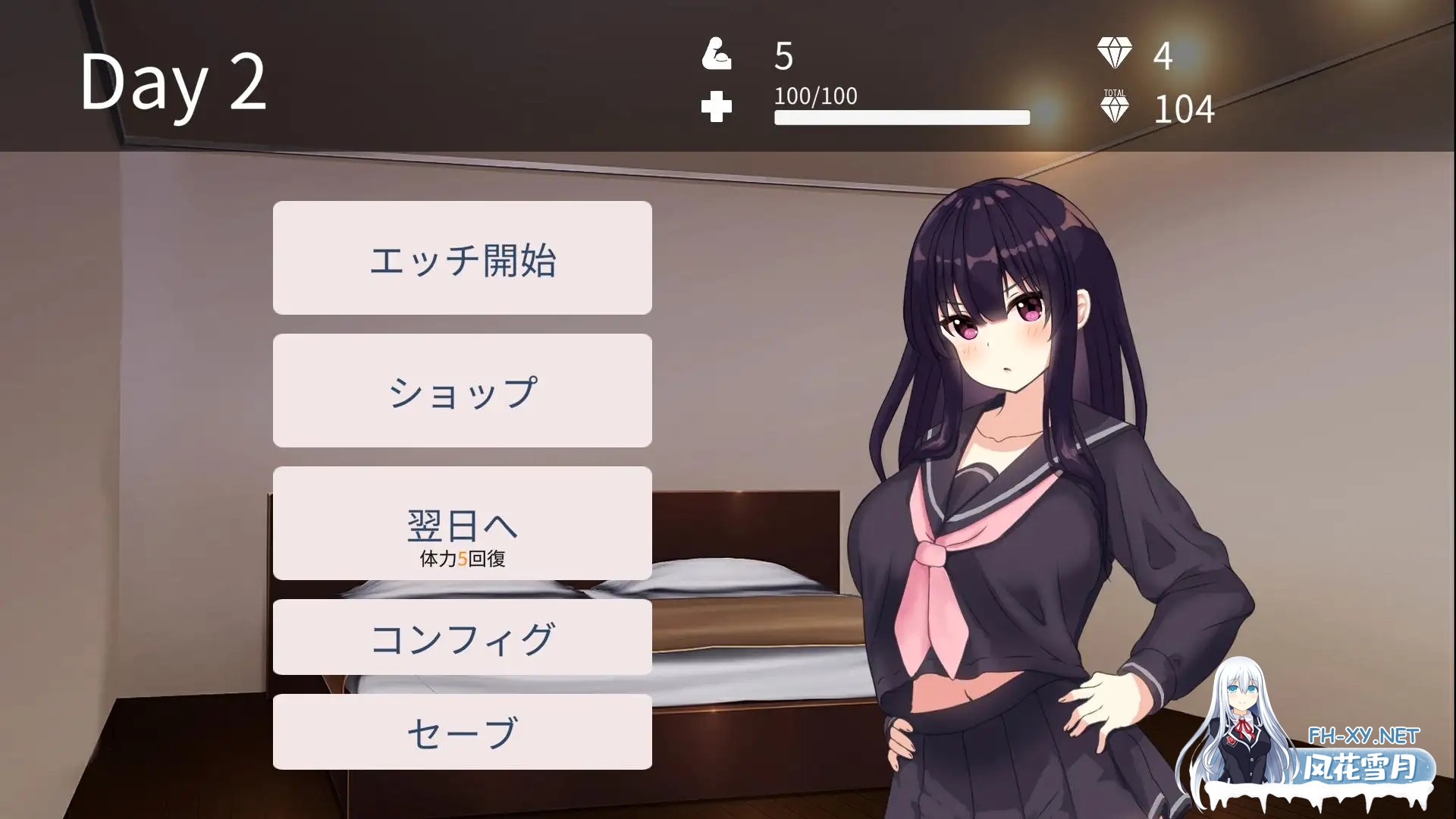
Task: Save the game with セーブ
Action: tap(463, 730)
